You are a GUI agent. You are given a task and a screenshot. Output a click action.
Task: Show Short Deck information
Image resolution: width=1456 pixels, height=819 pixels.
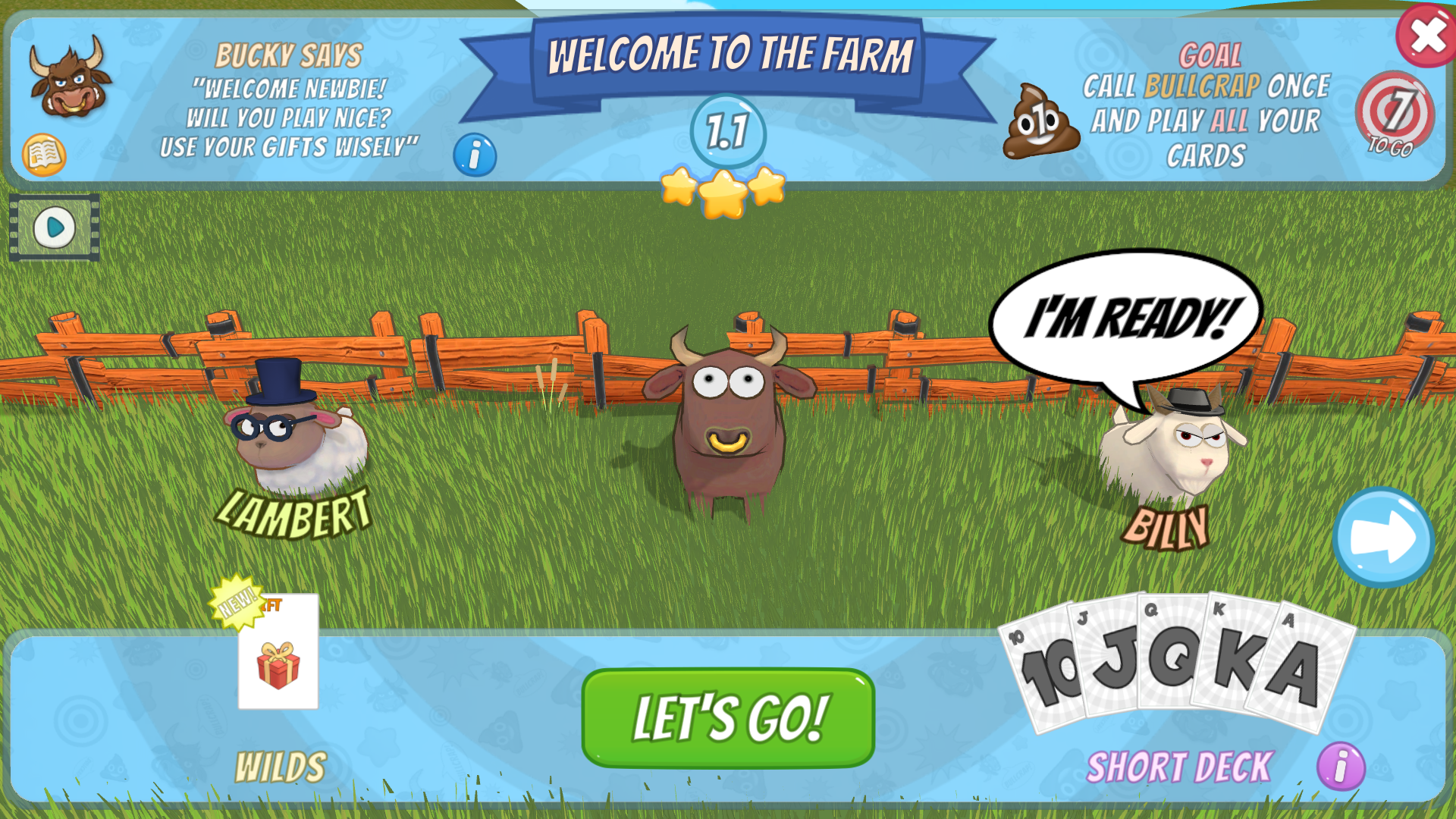coord(1341,766)
